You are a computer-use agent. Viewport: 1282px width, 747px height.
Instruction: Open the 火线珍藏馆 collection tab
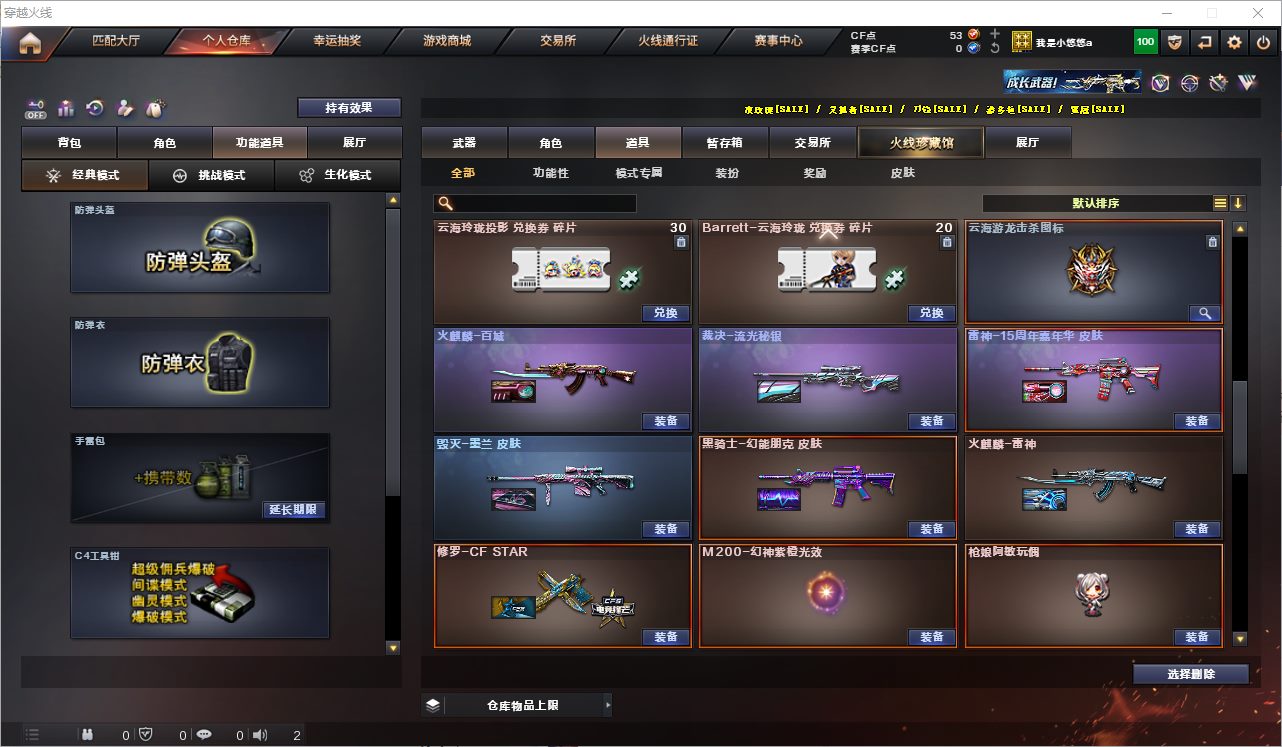point(921,143)
